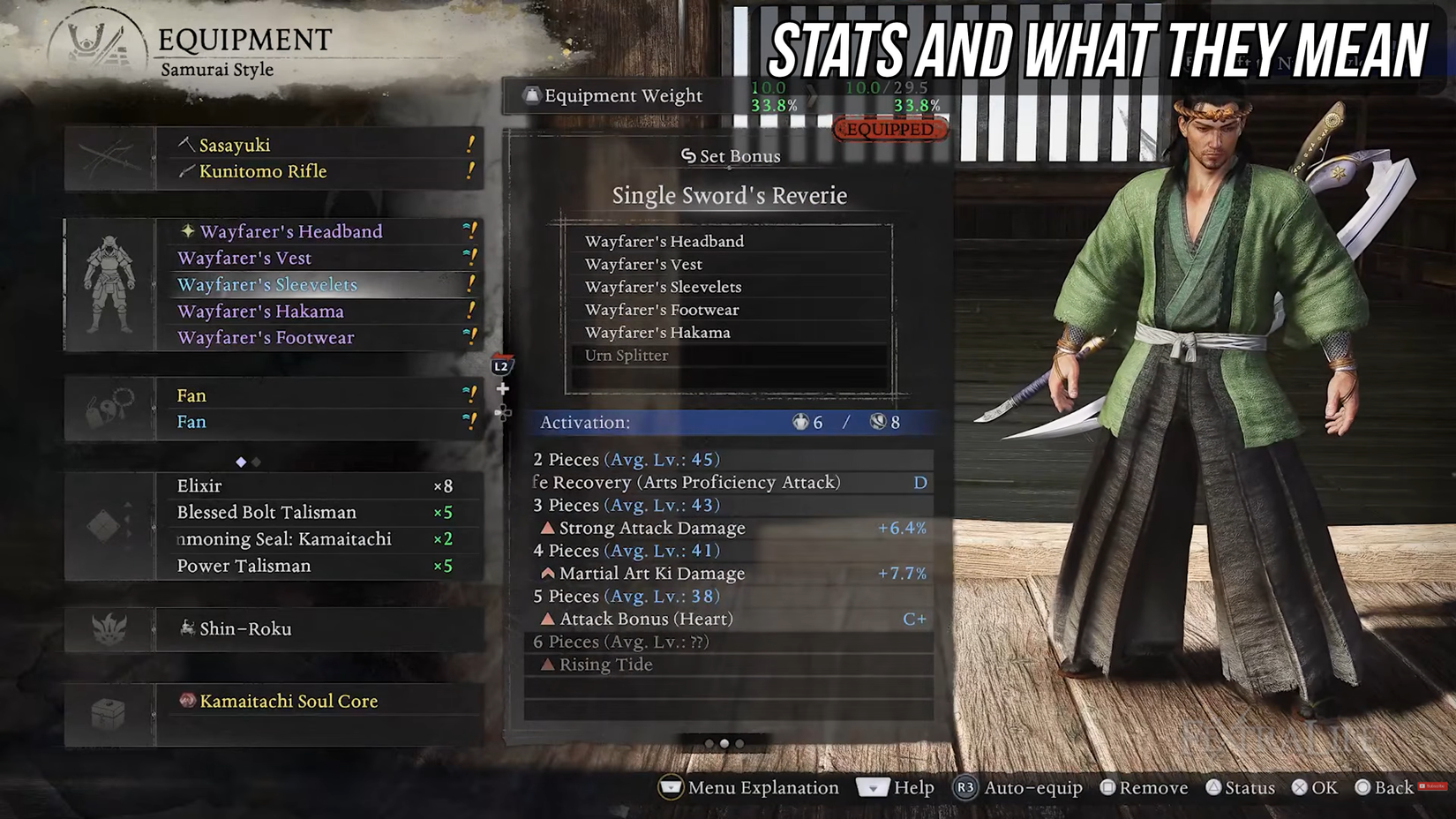Select the weapons category icon in the sidebar

[x=110, y=157]
